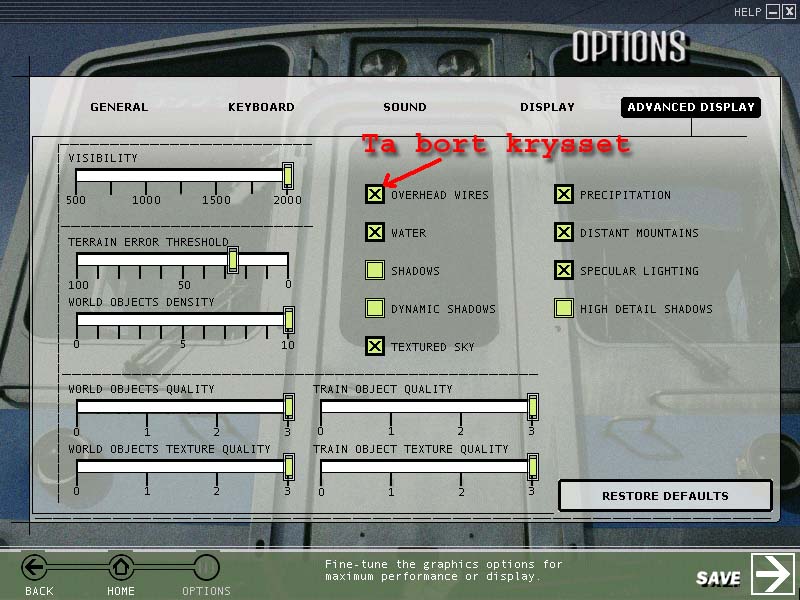Viewport: 800px width, 600px height.
Task: Click the Terrain Error Threshold slider handle
Action: [x=233, y=260]
